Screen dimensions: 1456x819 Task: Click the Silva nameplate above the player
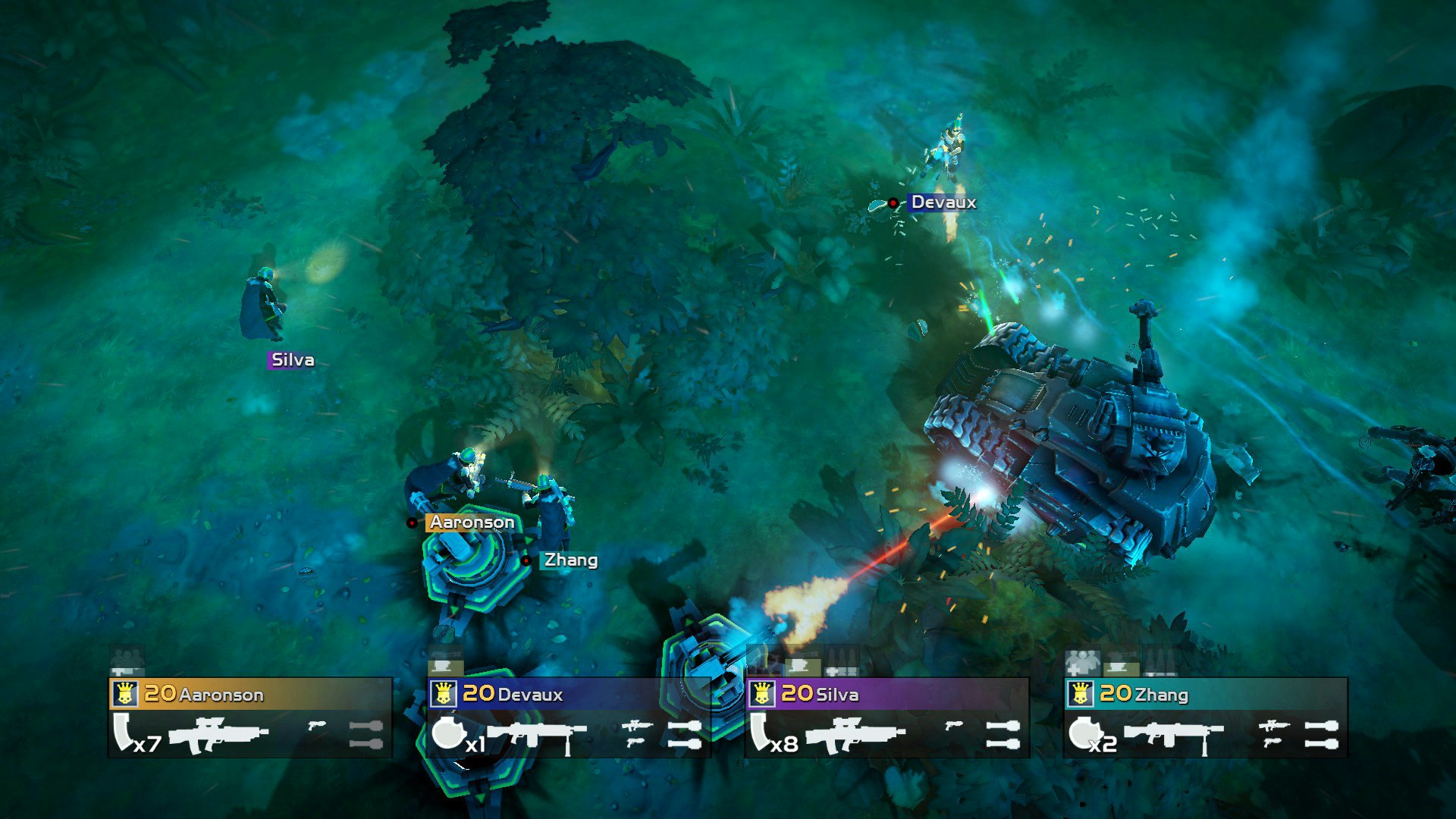(292, 361)
